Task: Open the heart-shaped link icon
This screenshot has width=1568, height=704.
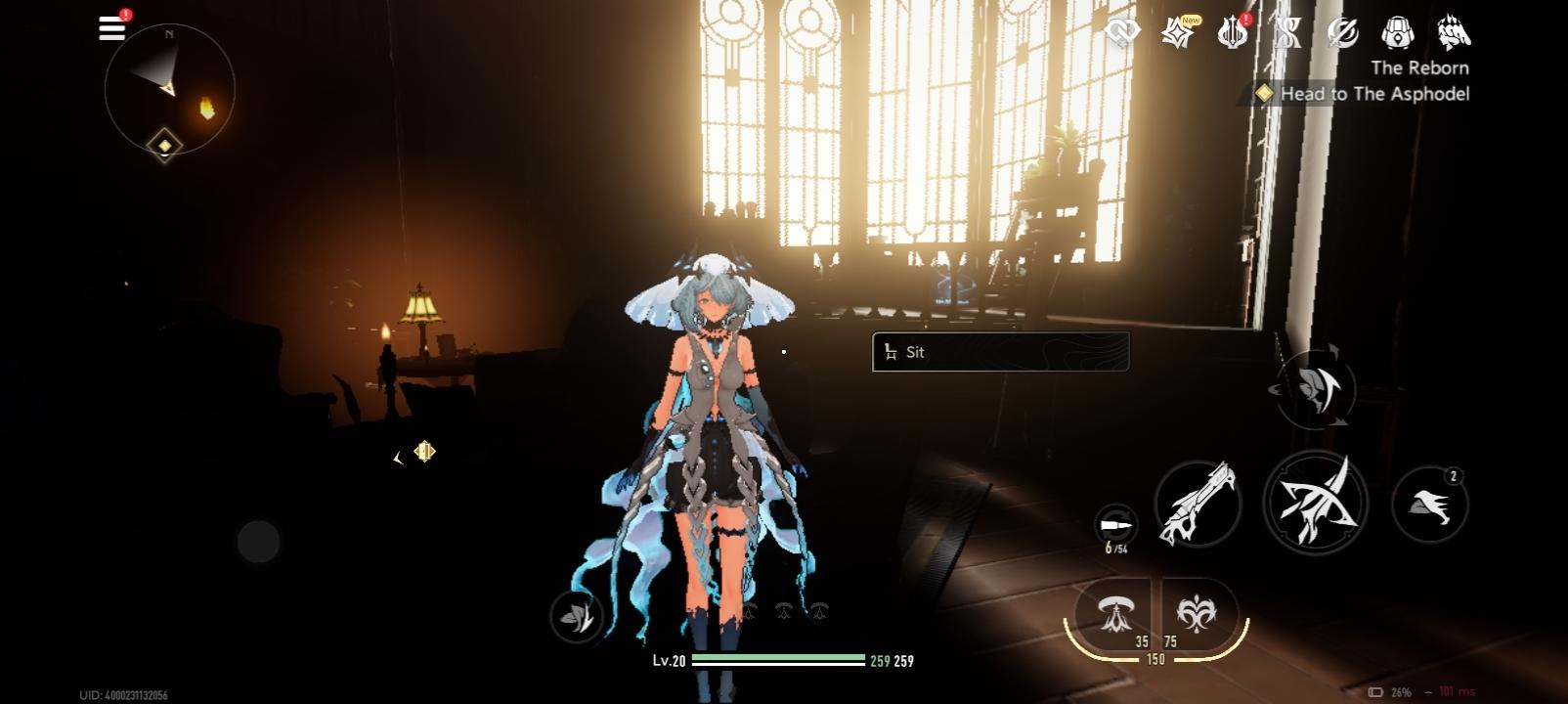Action: point(1122,33)
